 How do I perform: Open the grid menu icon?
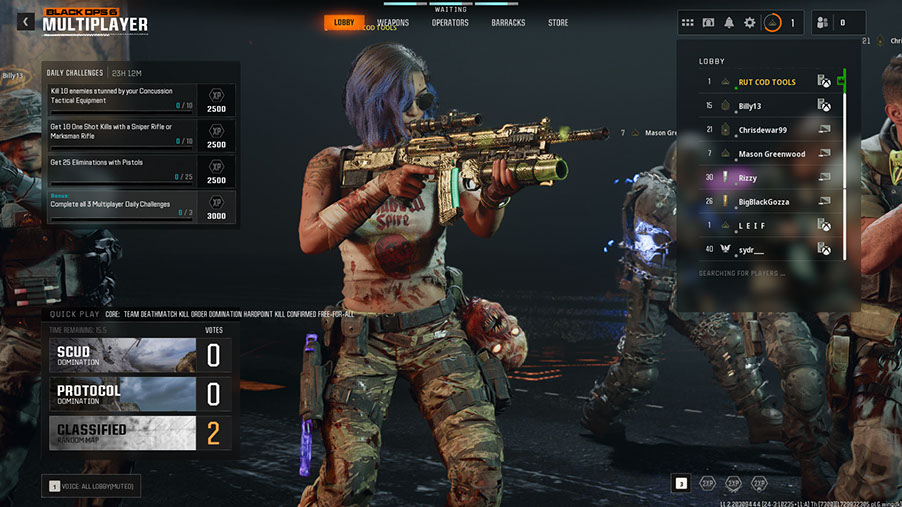click(687, 23)
